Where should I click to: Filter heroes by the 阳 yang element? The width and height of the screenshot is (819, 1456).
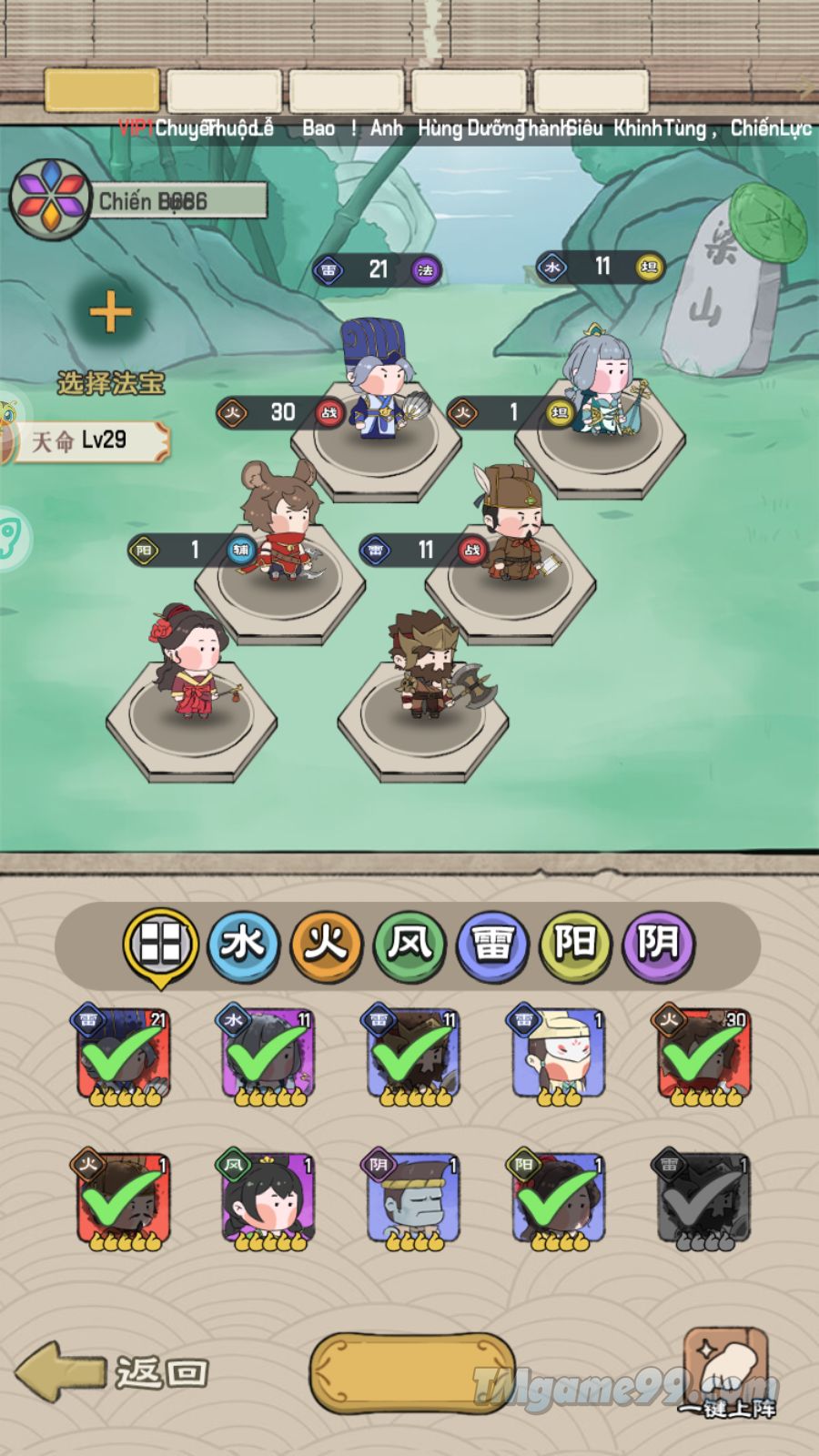[x=575, y=945]
